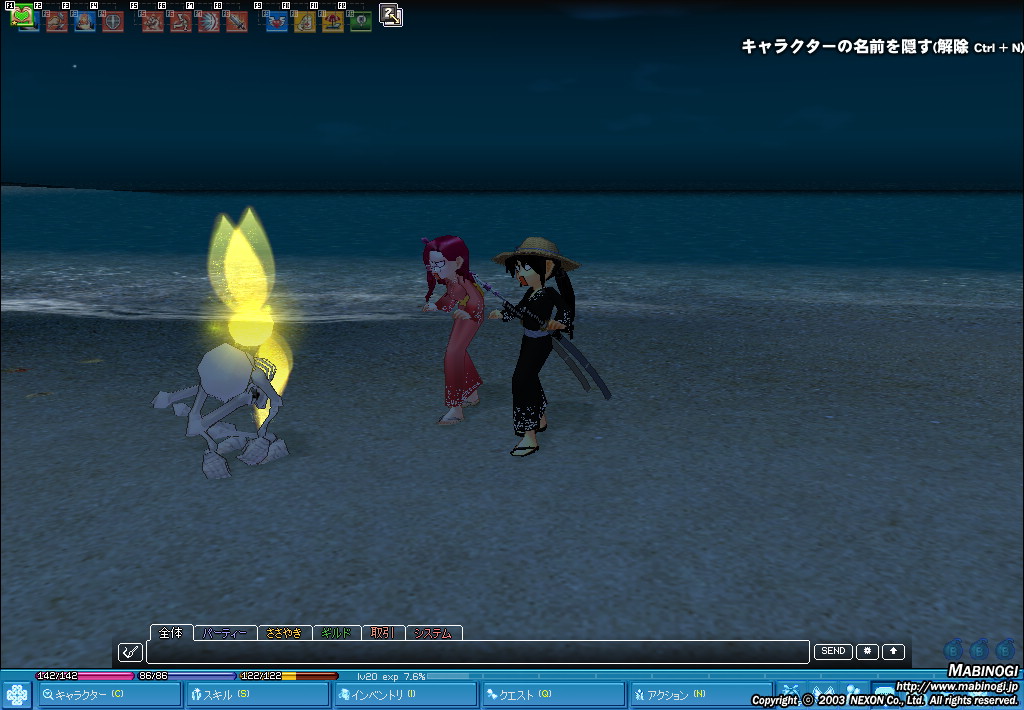Click the chat message input field
Viewport: 1024px width, 710px height.
(477, 652)
